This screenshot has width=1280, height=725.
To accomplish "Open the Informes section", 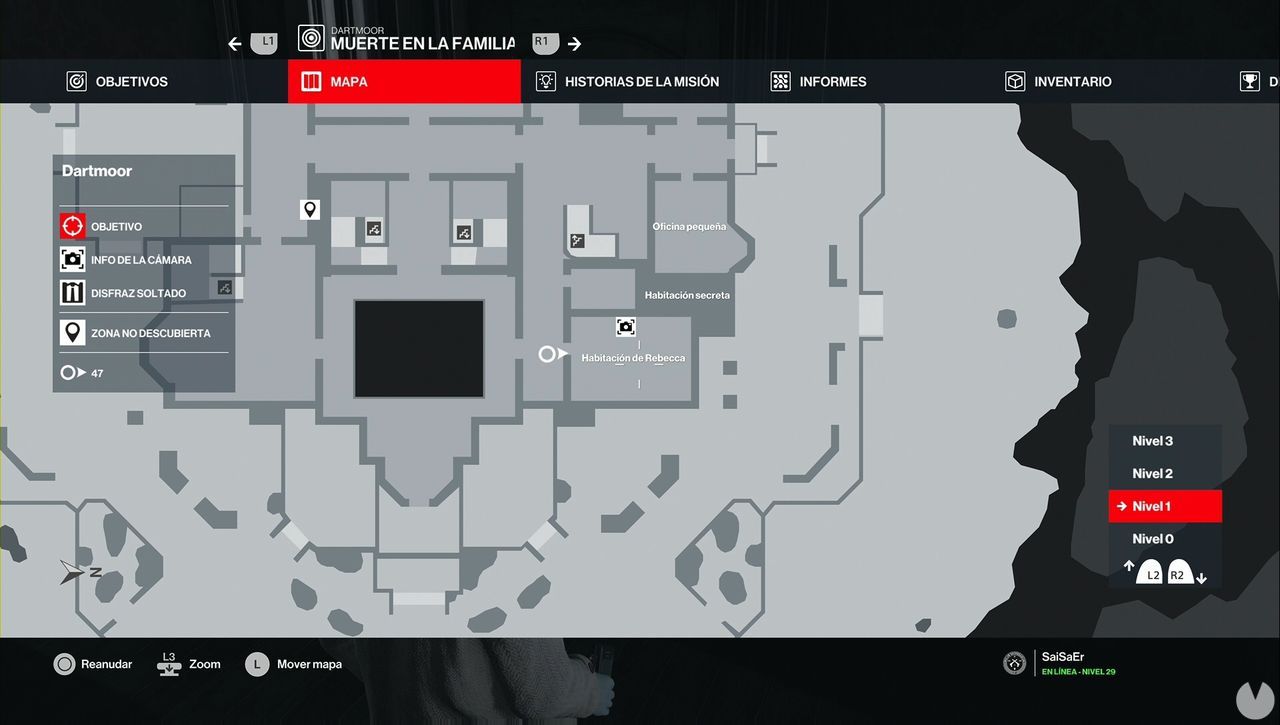I will [x=820, y=81].
